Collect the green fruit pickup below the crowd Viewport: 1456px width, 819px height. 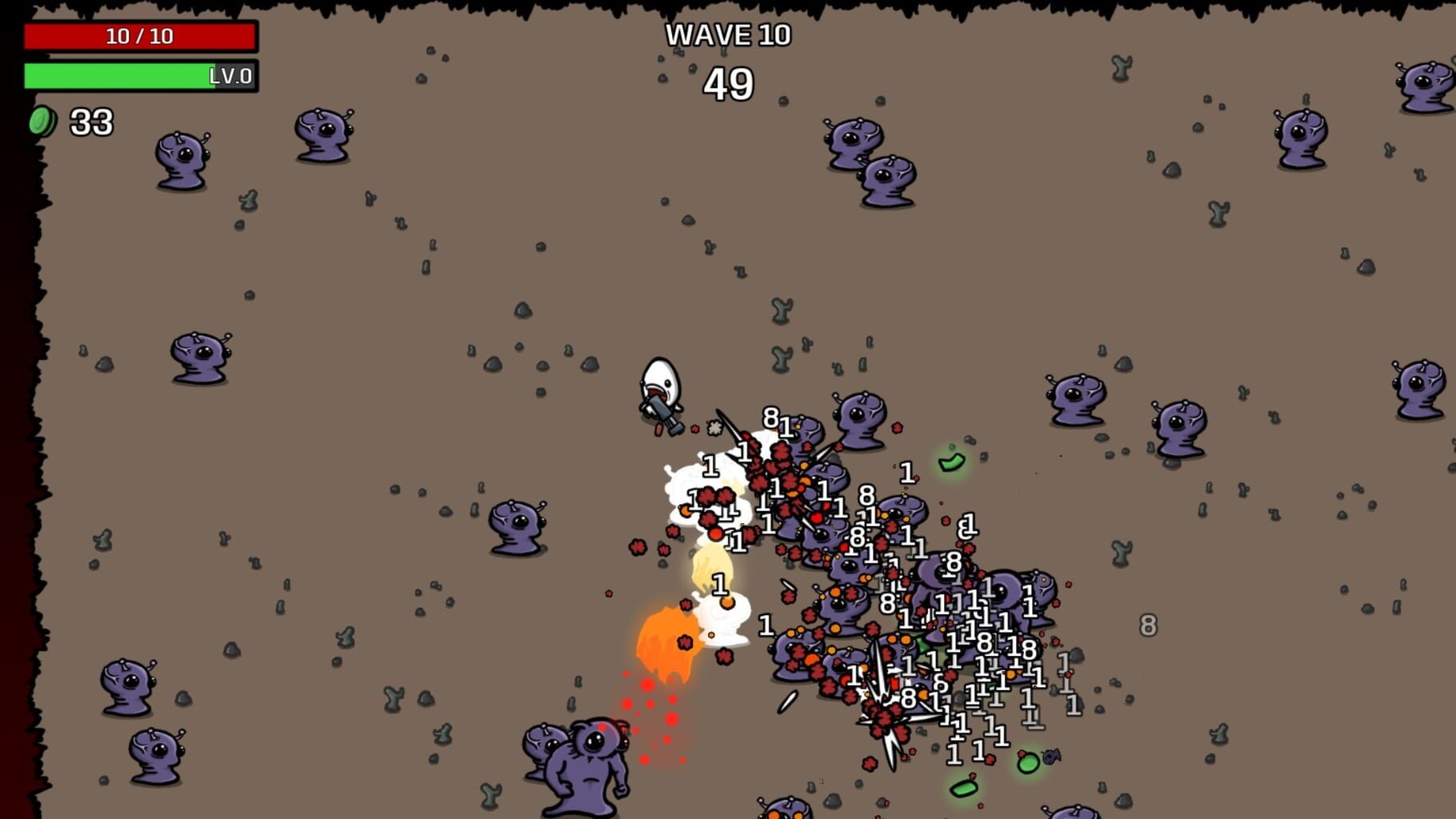pyautogui.click(x=963, y=789)
